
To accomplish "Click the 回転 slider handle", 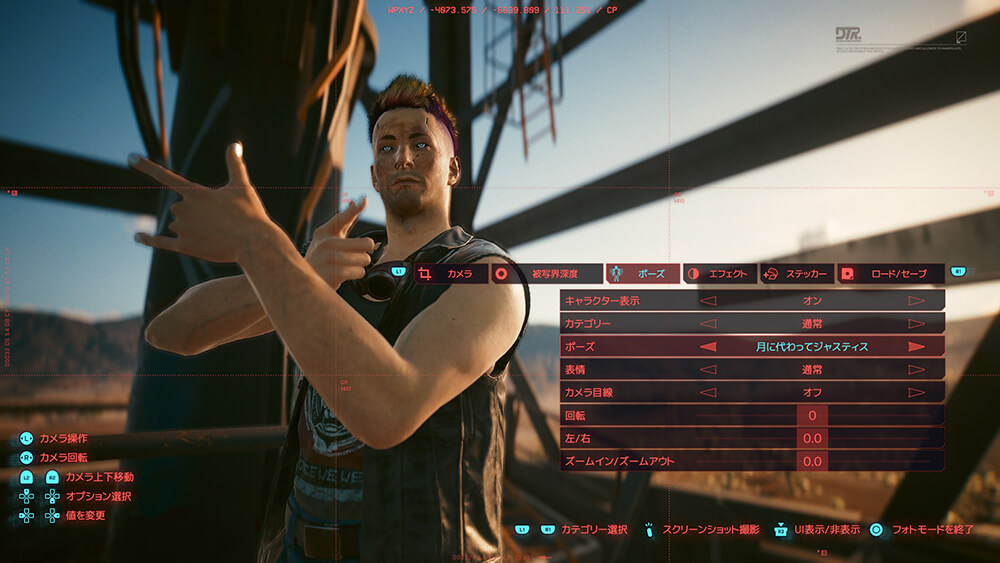I will tap(812, 415).
